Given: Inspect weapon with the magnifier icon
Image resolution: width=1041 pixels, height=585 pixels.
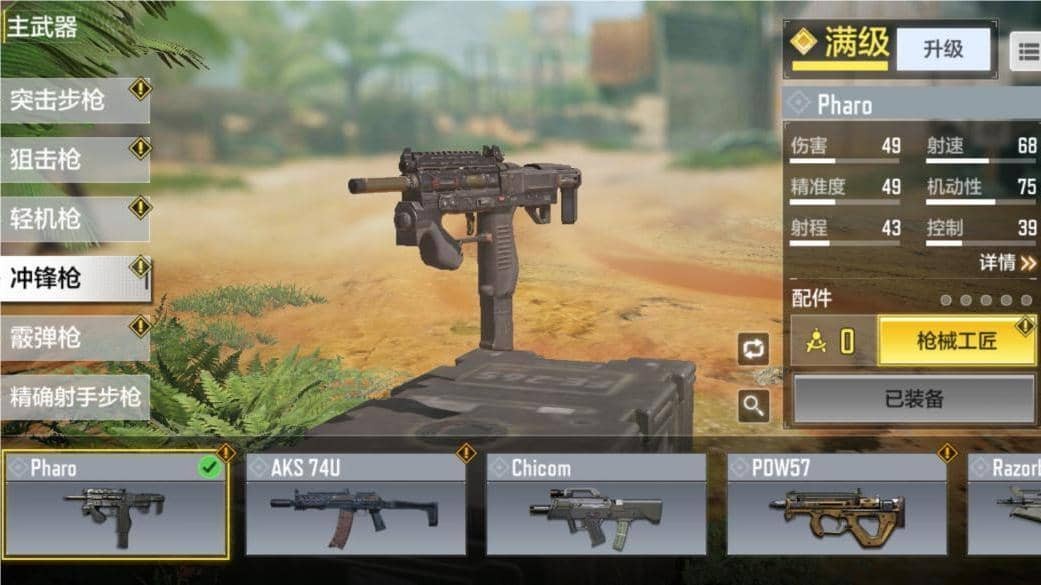Looking at the screenshot, I should coord(753,405).
